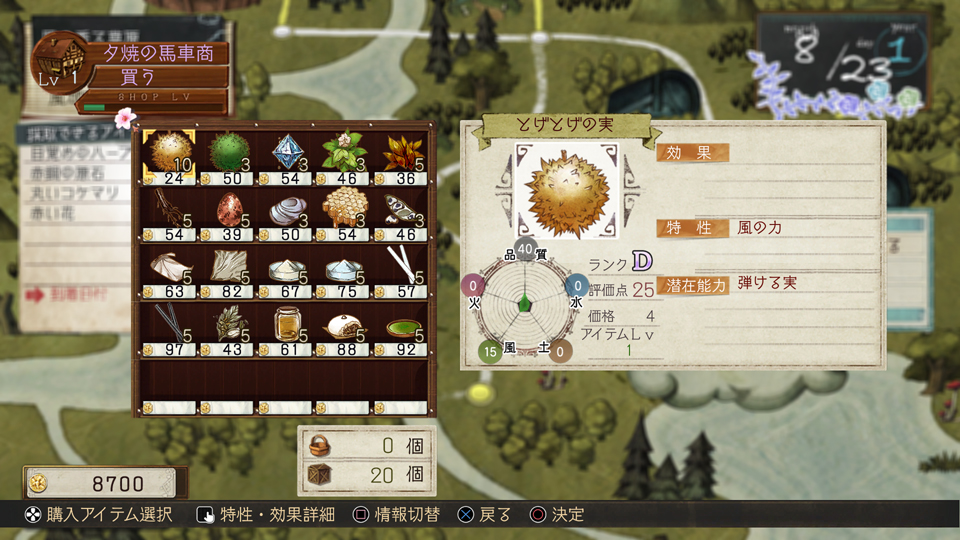The width and height of the screenshot is (960, 540).
Task: Choose the green moss ball item
Action: pos(226,153)
